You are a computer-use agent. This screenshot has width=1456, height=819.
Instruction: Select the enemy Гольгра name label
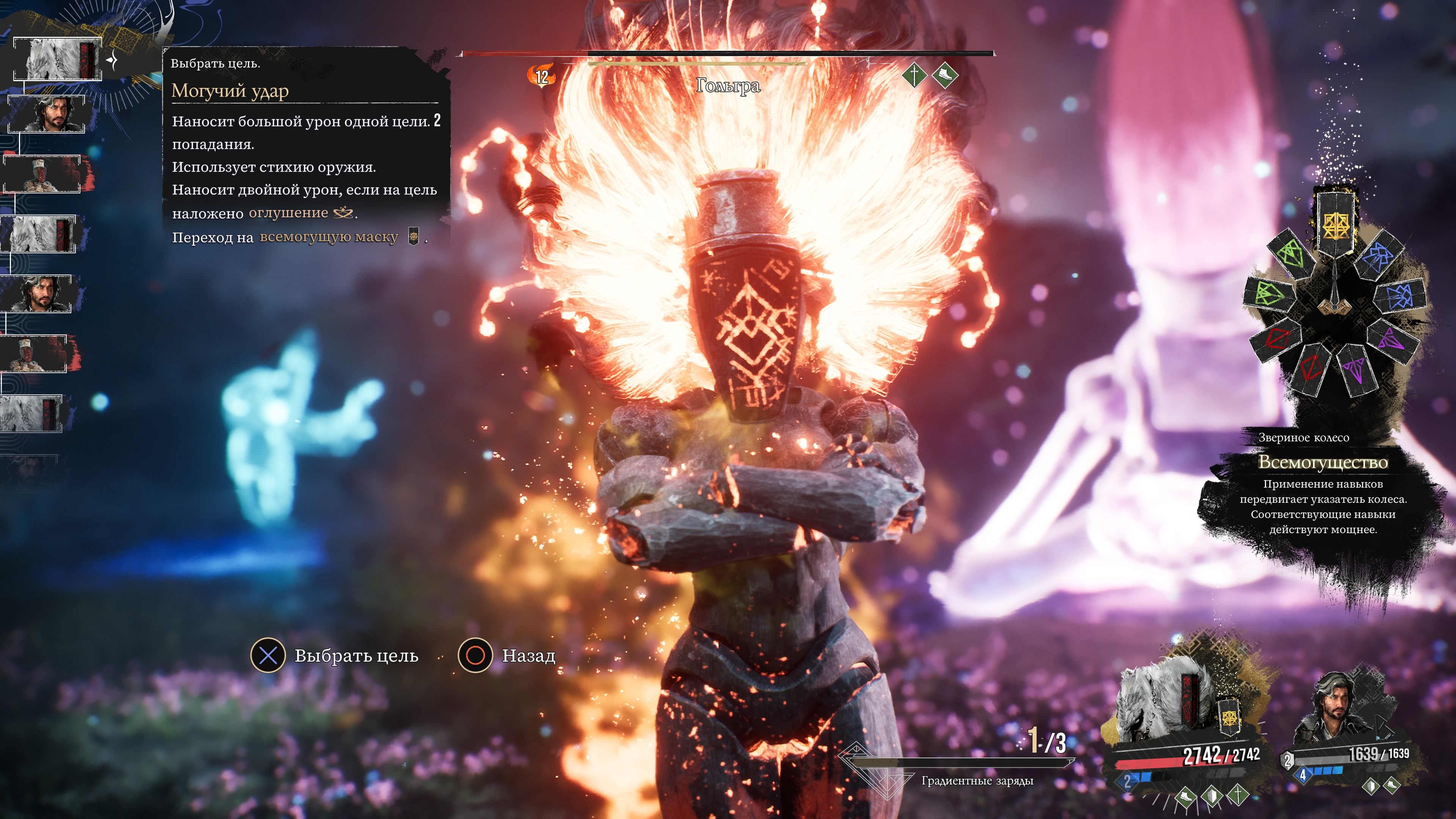(x=728, y=85)
